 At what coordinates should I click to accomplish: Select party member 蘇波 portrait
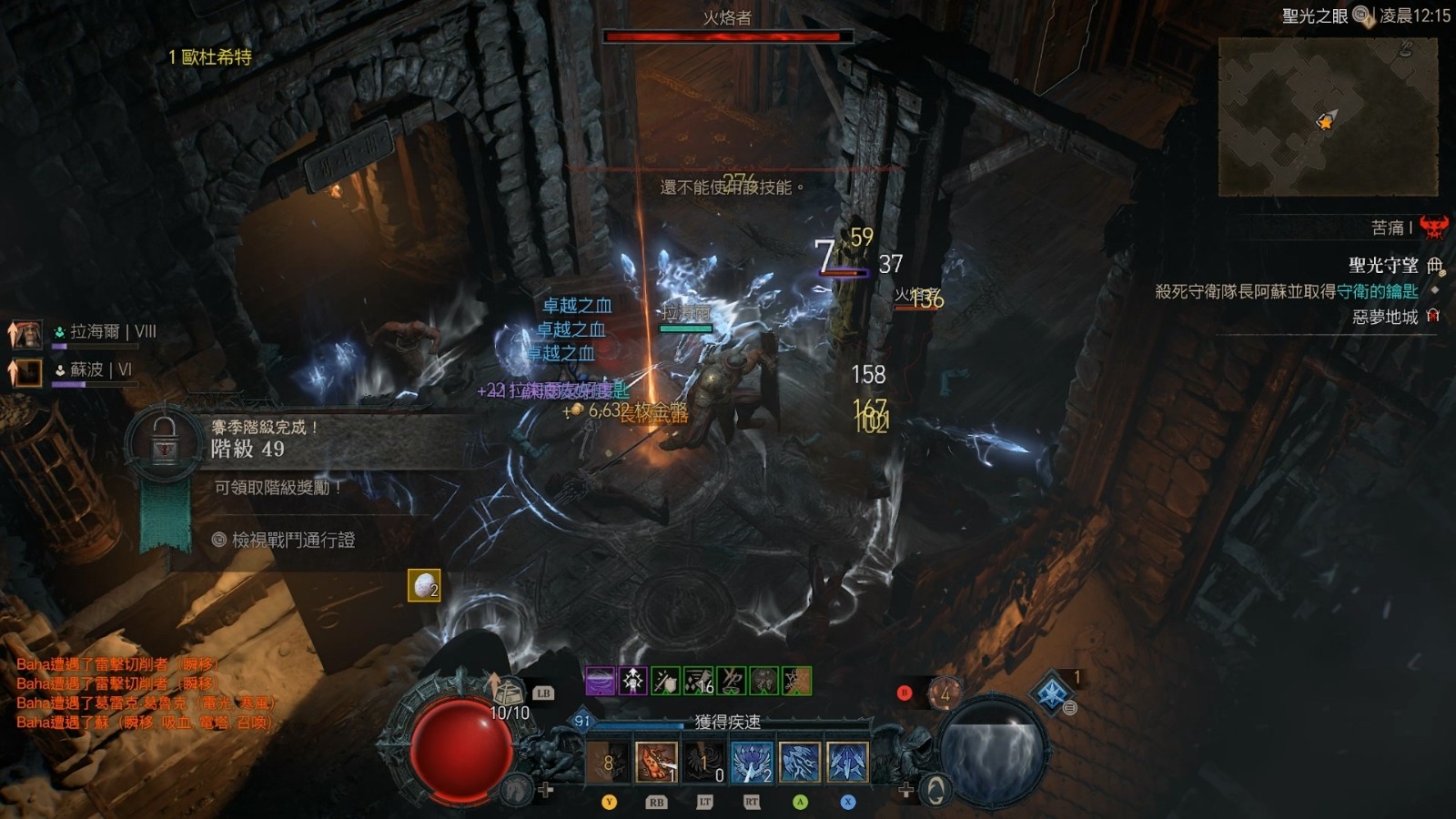click(28, 370)
